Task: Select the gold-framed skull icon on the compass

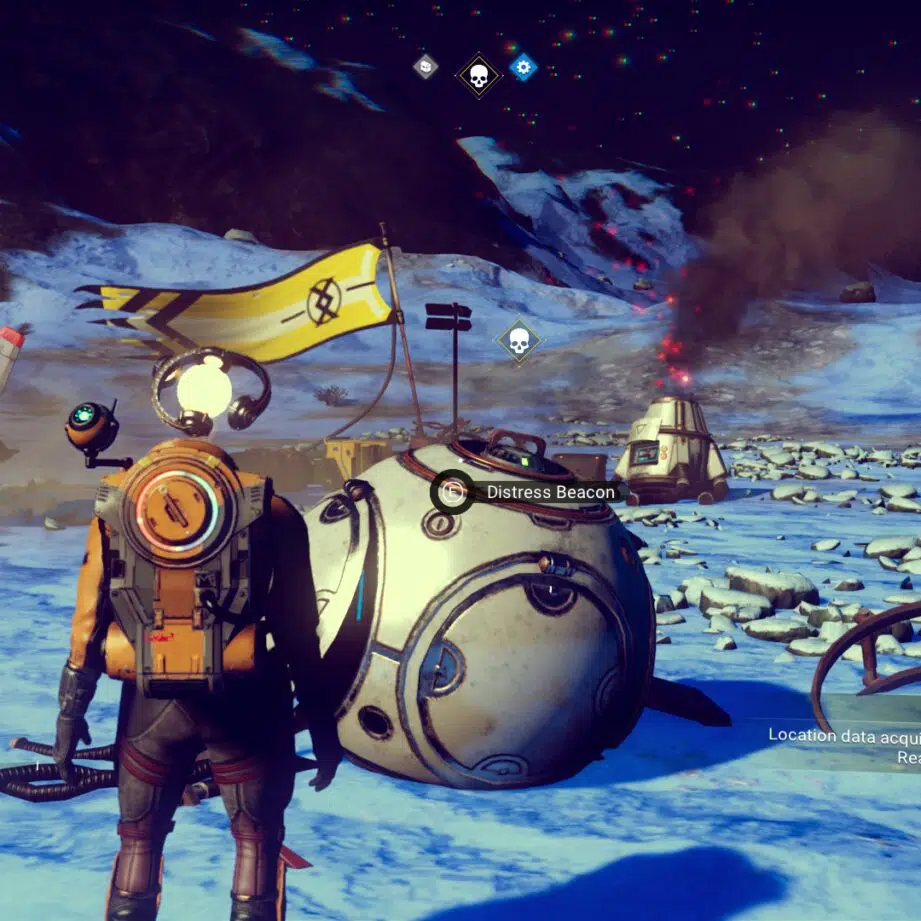Action: (478, 75)
